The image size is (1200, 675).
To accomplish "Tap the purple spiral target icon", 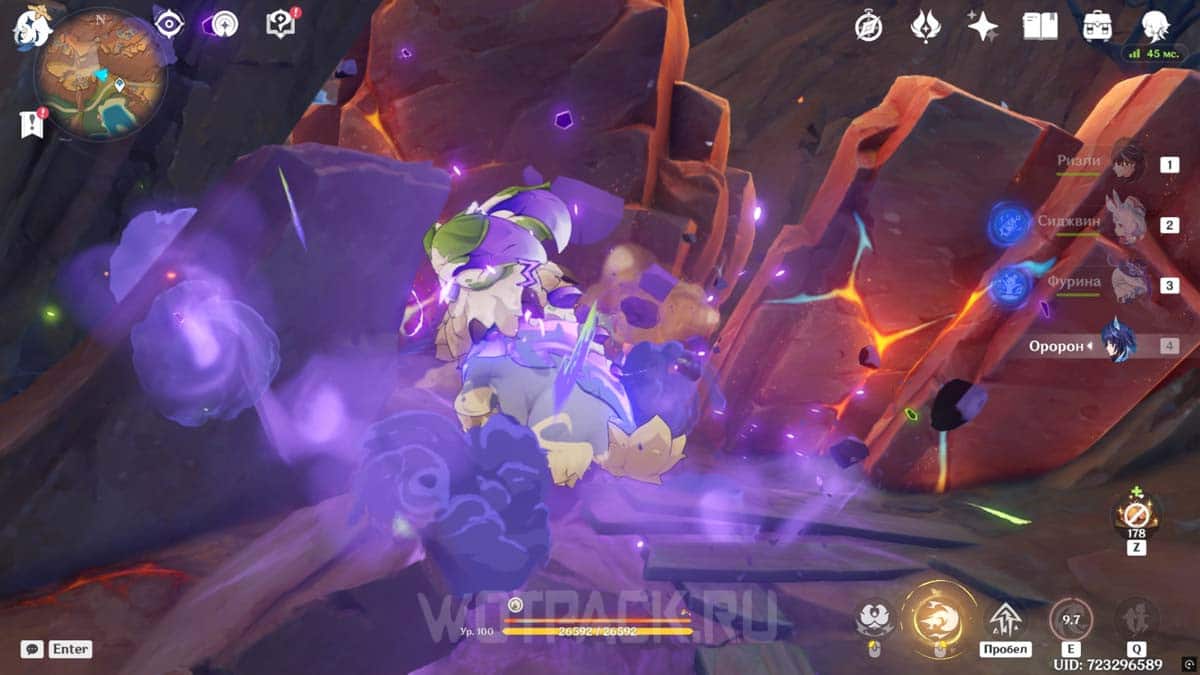I will click(224, 24).
